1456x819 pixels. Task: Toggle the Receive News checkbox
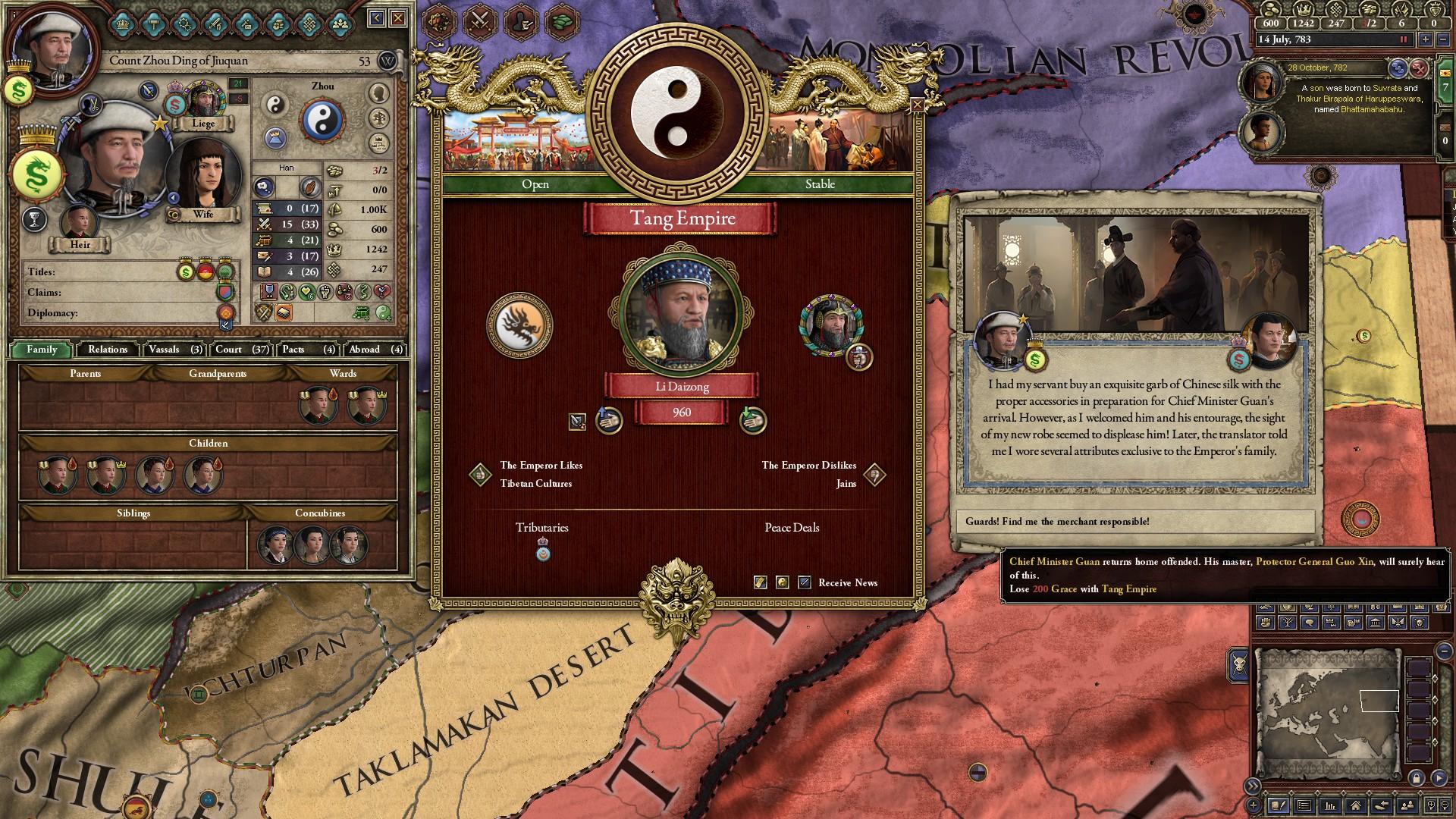pos(805,582)
